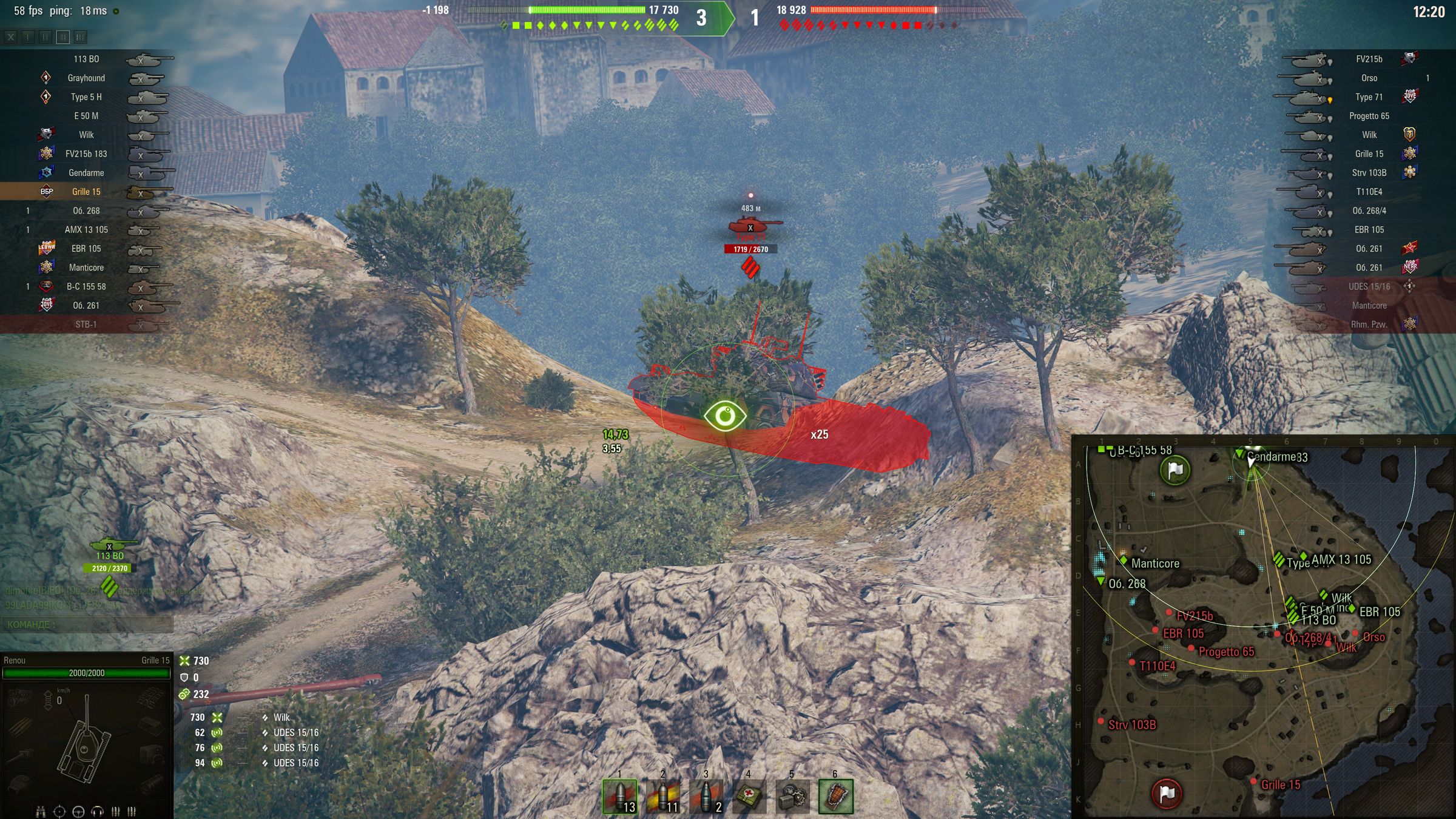The image size is (1456, 819).
Task: Switch to the shell slot with 11 rounds
Action: point(663,797)
